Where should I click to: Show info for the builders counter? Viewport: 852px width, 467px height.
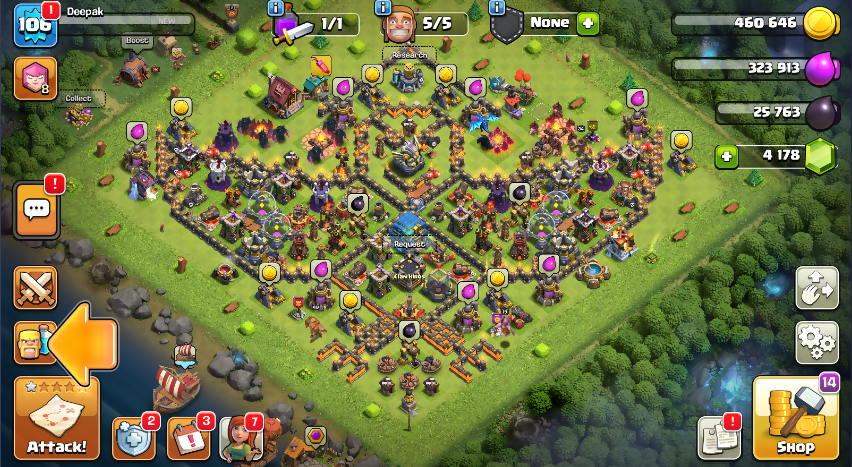pyautogui.click(x=383, y=8)
